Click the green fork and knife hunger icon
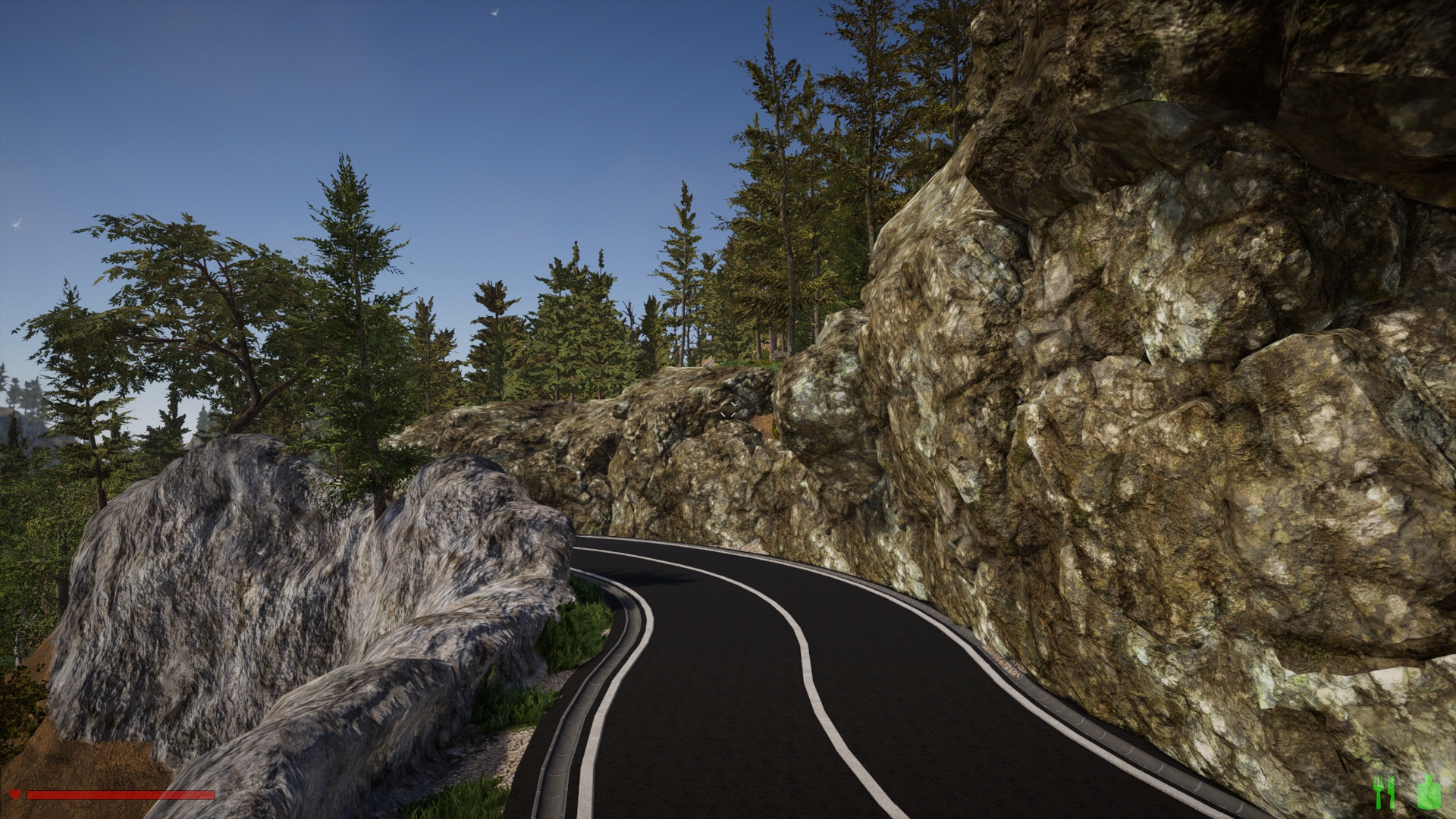Screen dimensions: 1456x819 [x=1384, y=793]
